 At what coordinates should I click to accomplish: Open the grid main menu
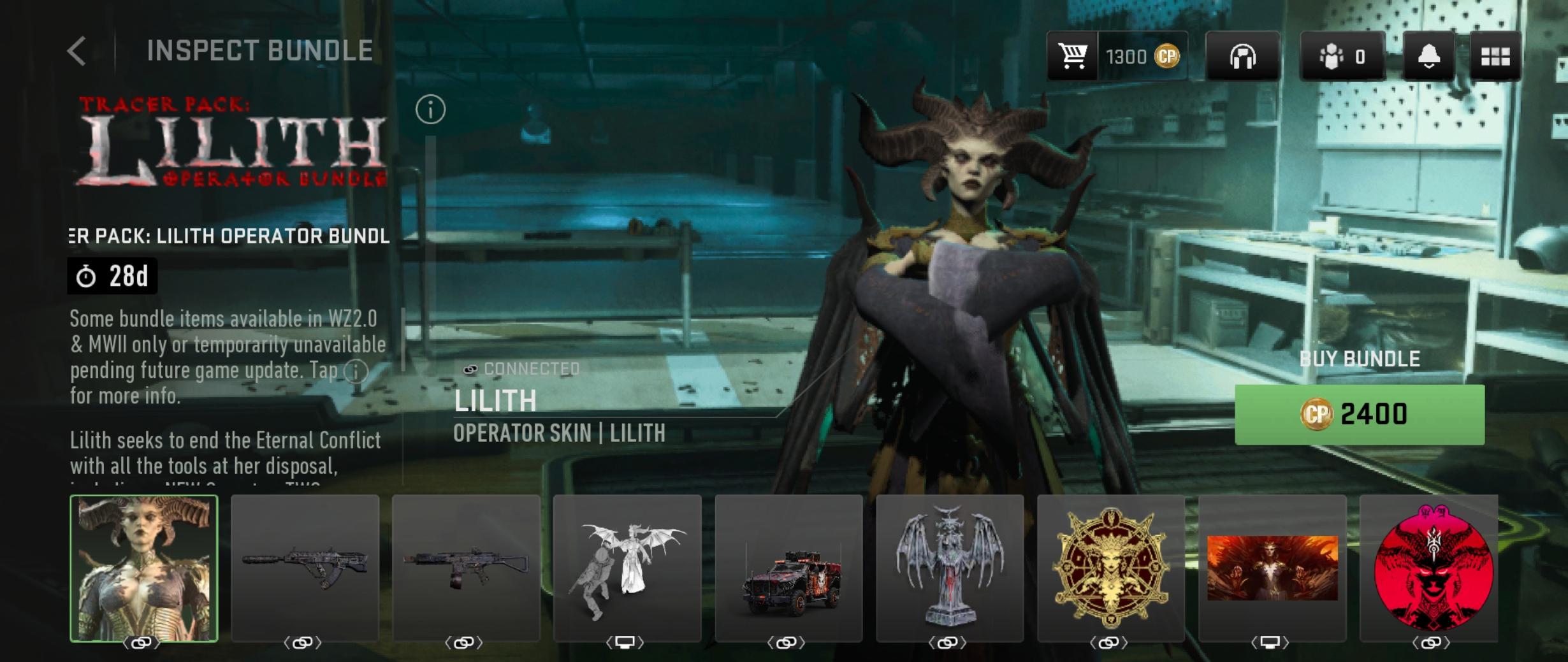[x=1495, y=57]
